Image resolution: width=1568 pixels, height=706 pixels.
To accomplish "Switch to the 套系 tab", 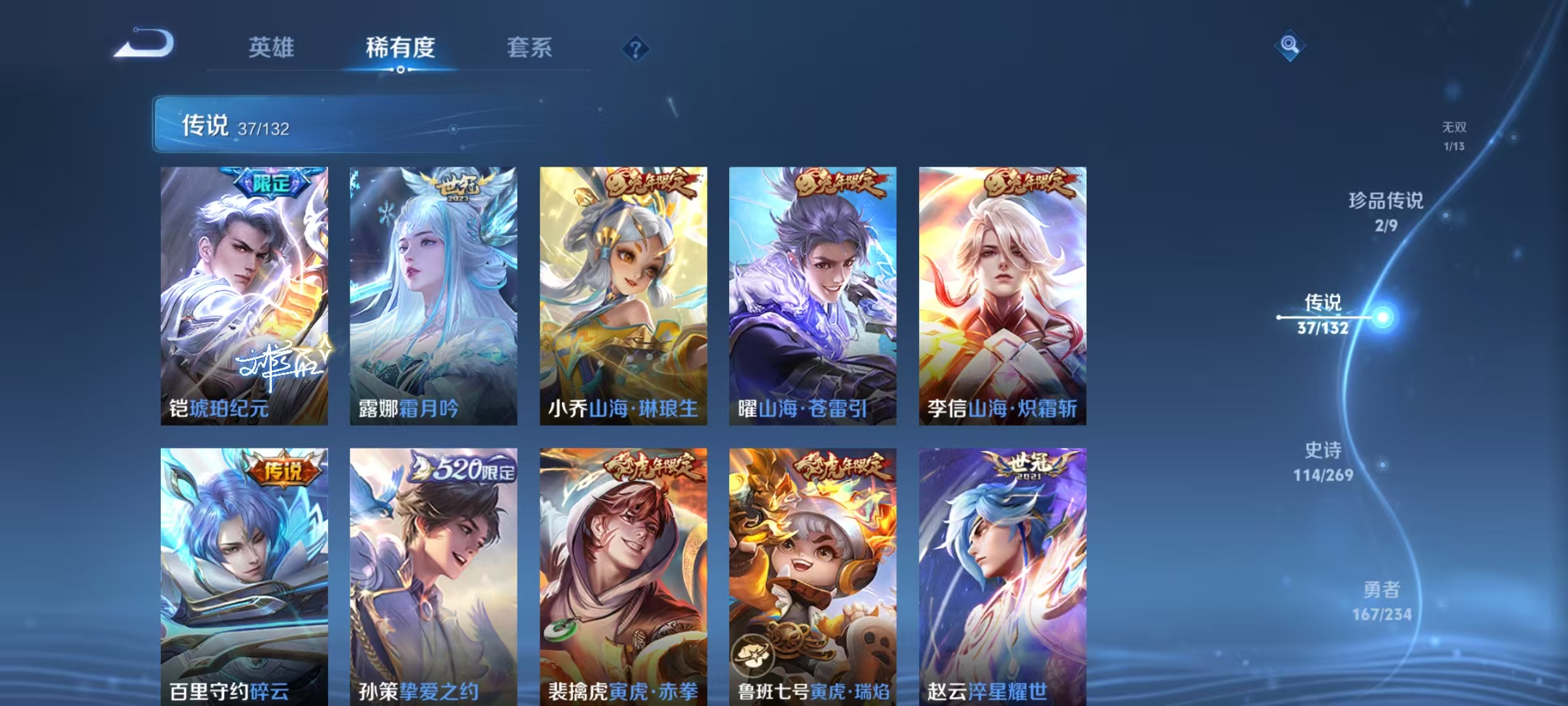I will tap(531, 47).
